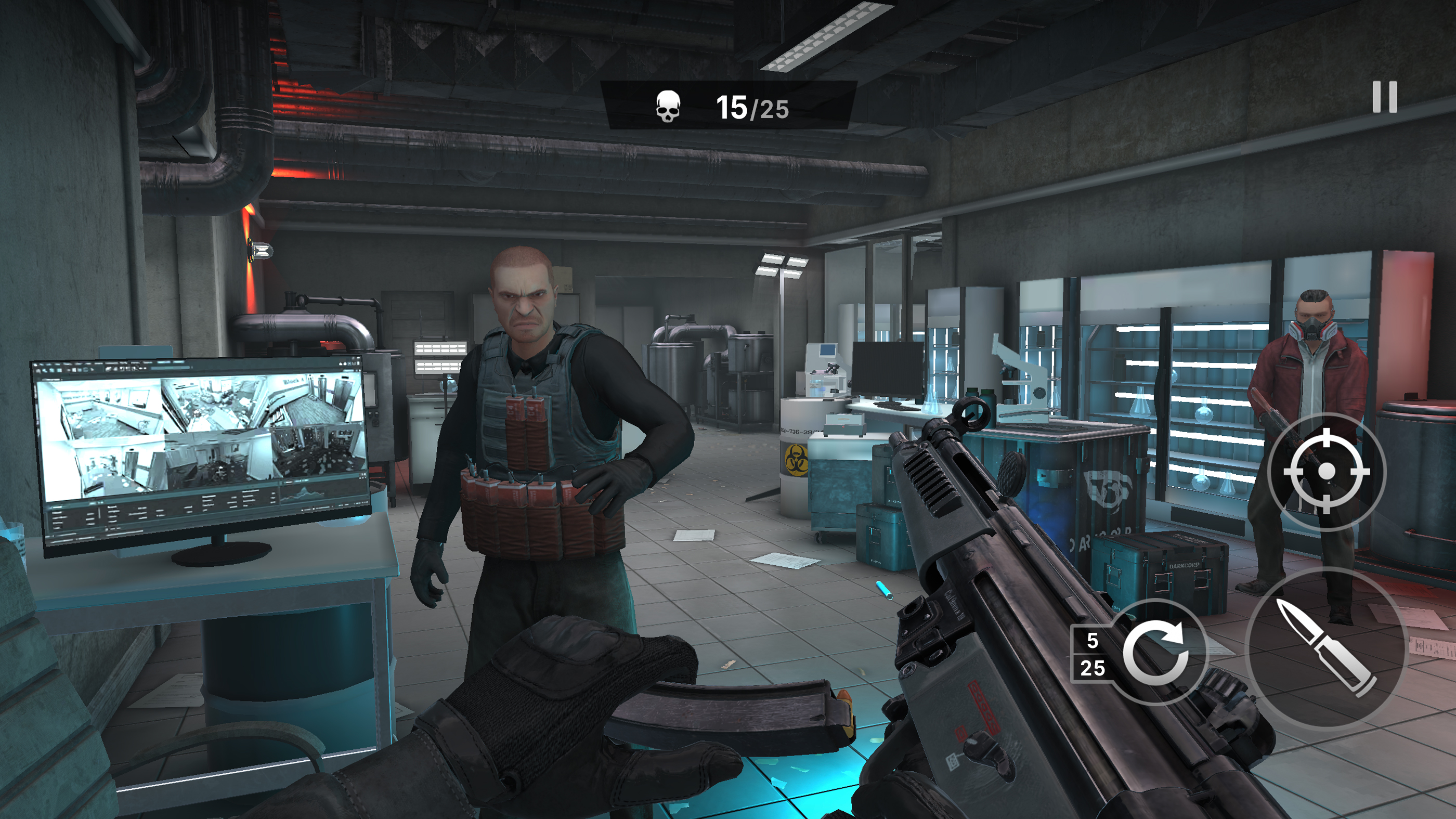Fire the weapon with the bullet button
The height and width of the screenshot is (819, 1456).
[1325, 648]
